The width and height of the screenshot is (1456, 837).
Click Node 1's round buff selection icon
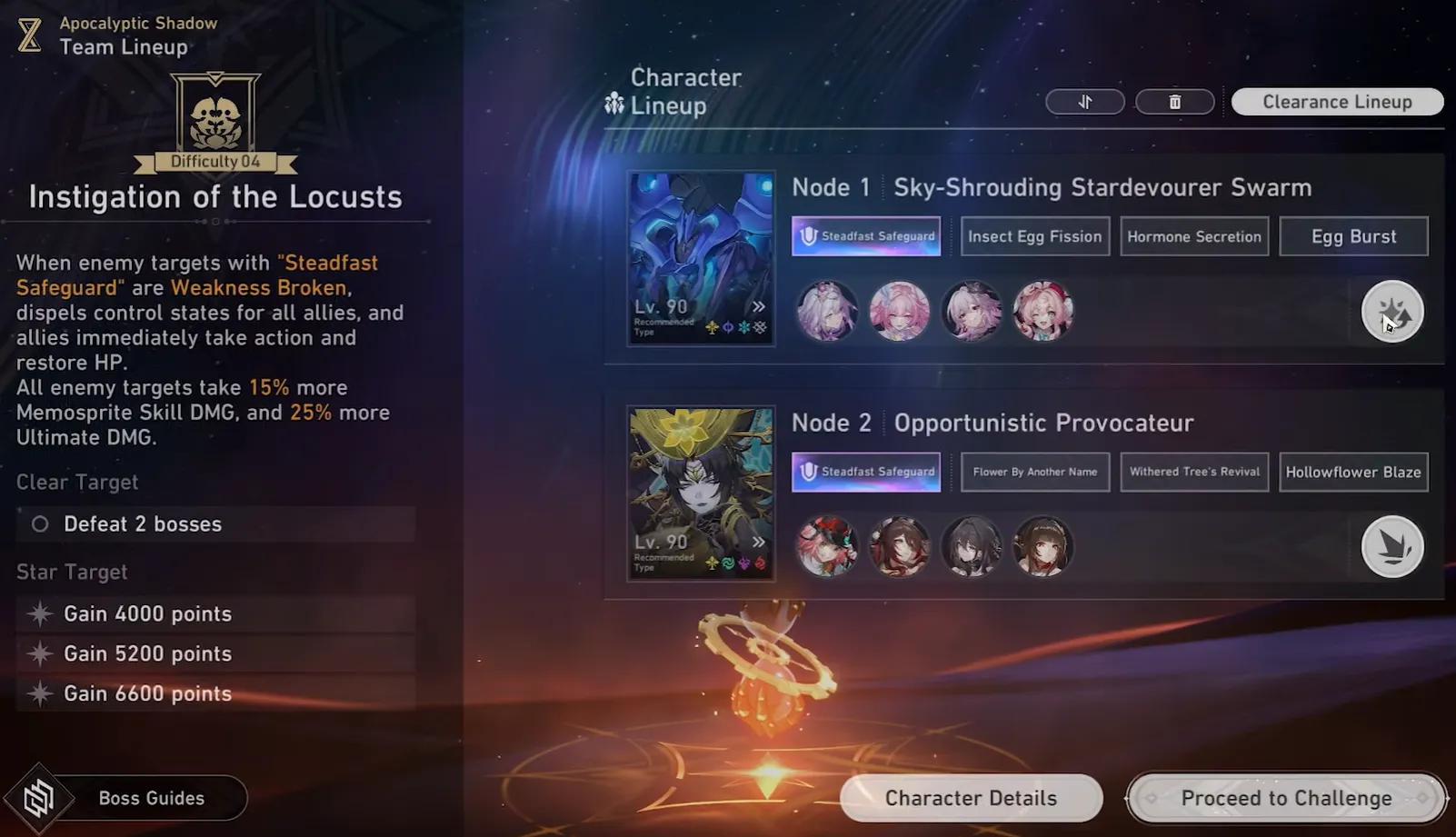click(1391, 312)
